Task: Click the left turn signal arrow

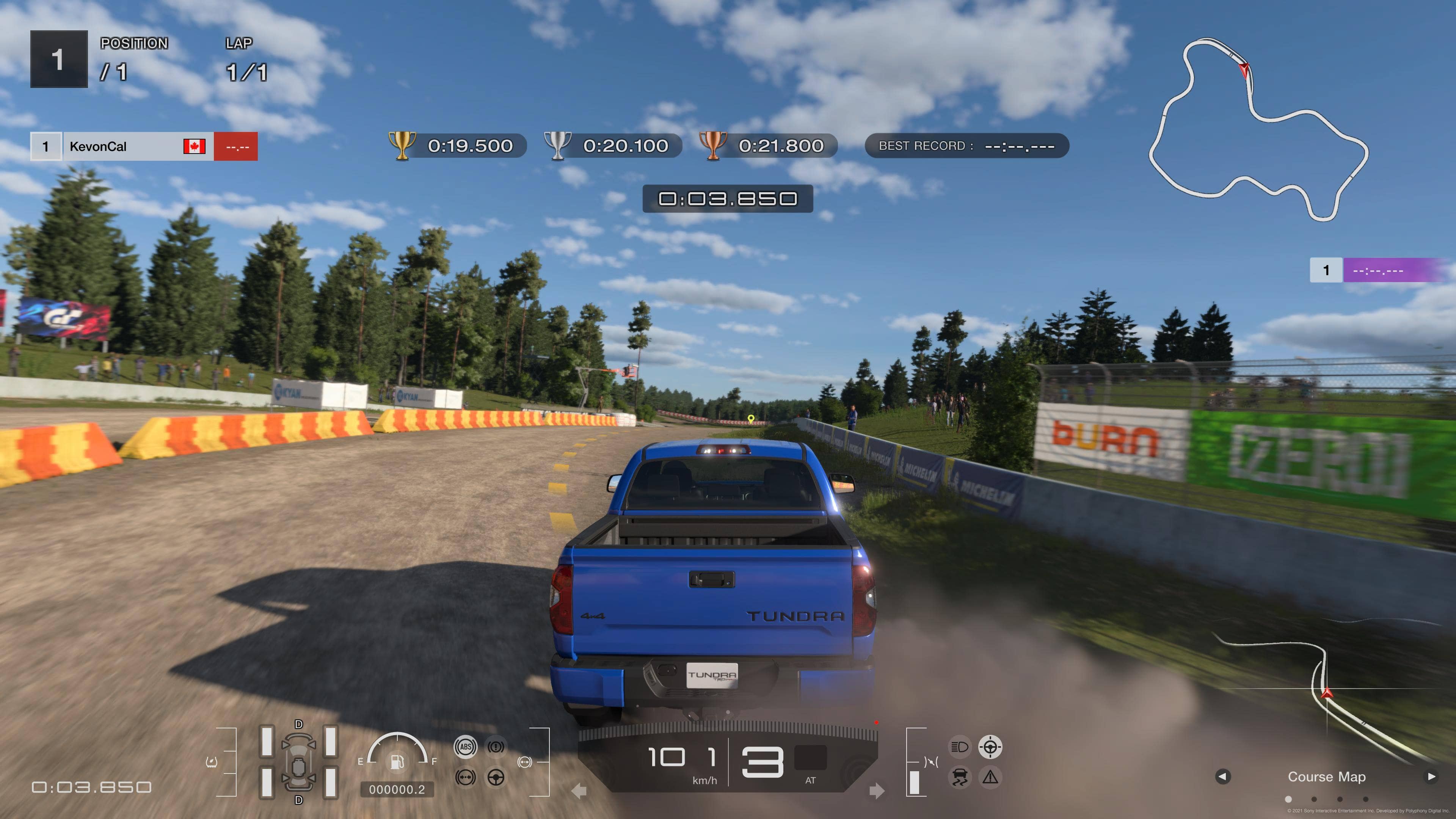Action: (579, 791)
